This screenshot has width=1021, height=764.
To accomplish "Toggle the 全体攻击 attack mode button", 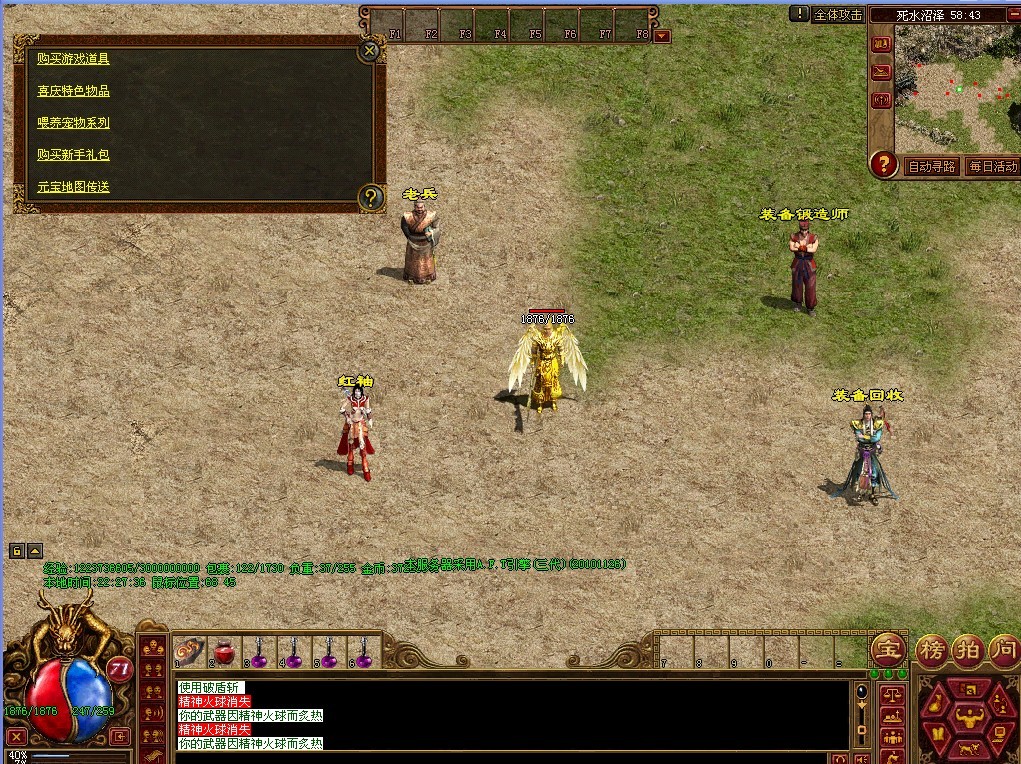I will [x=838, y=15].
